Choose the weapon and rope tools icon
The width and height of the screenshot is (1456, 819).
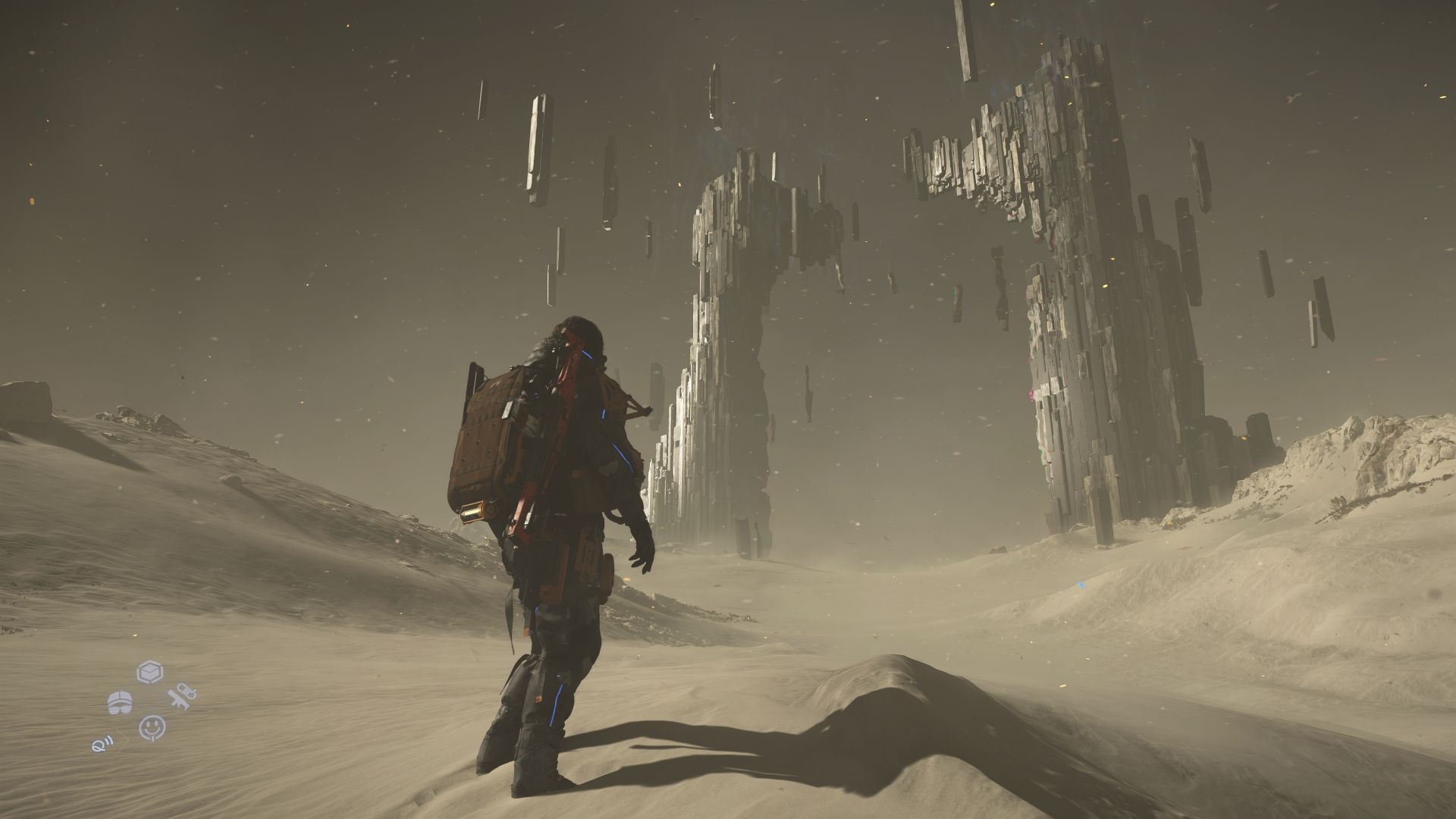coord(183,698)
